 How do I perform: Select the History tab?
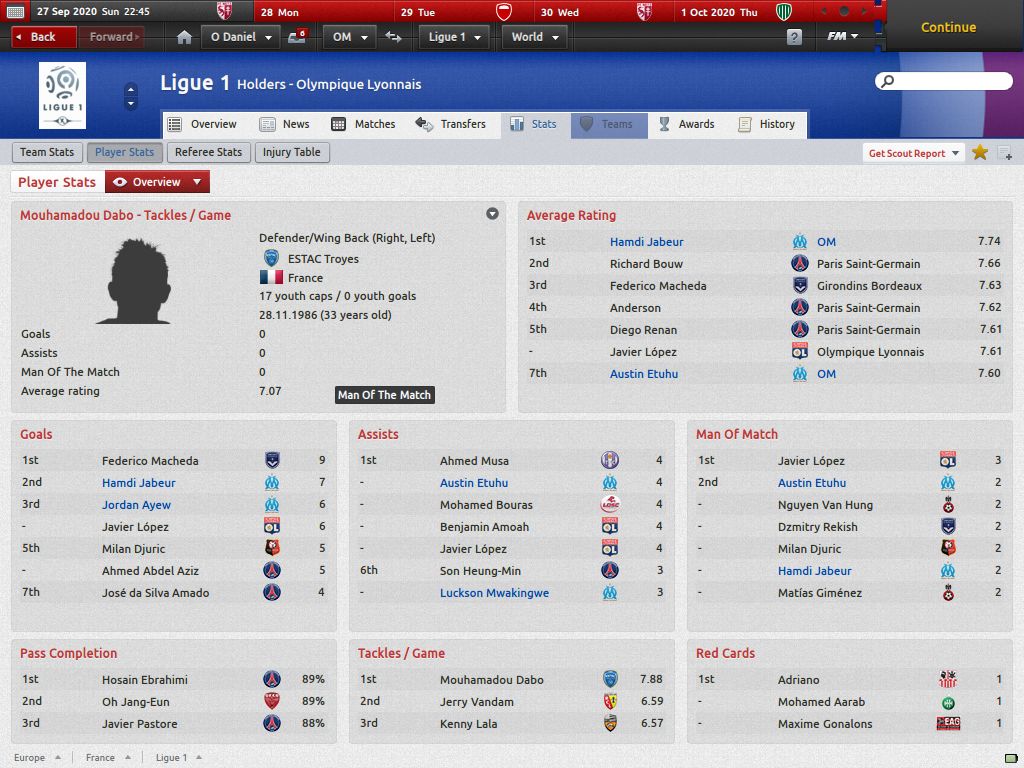[x=767, y=124]
